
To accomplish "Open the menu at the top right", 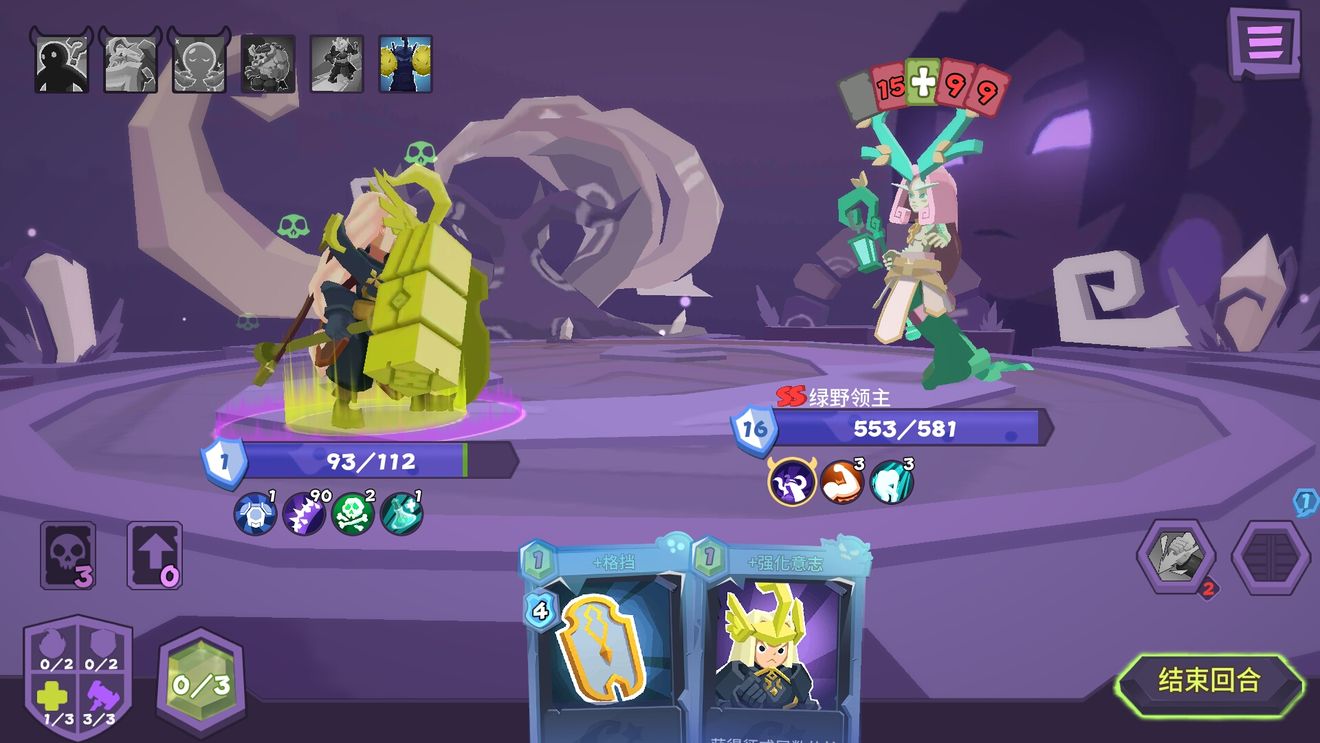I will click(1264, 43).
